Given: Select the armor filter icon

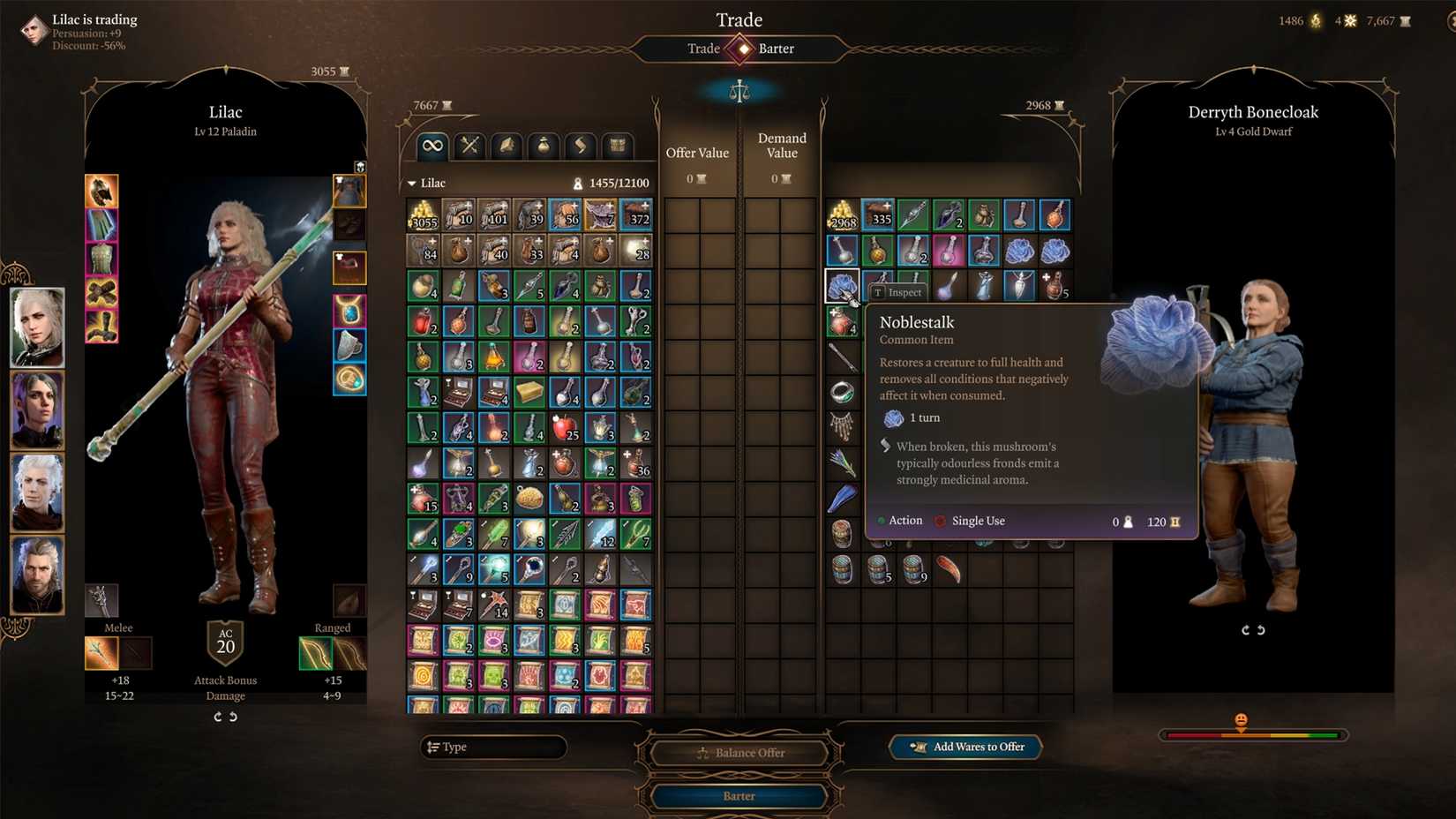Looking at the screenshot, I should (x=506, y=146).
